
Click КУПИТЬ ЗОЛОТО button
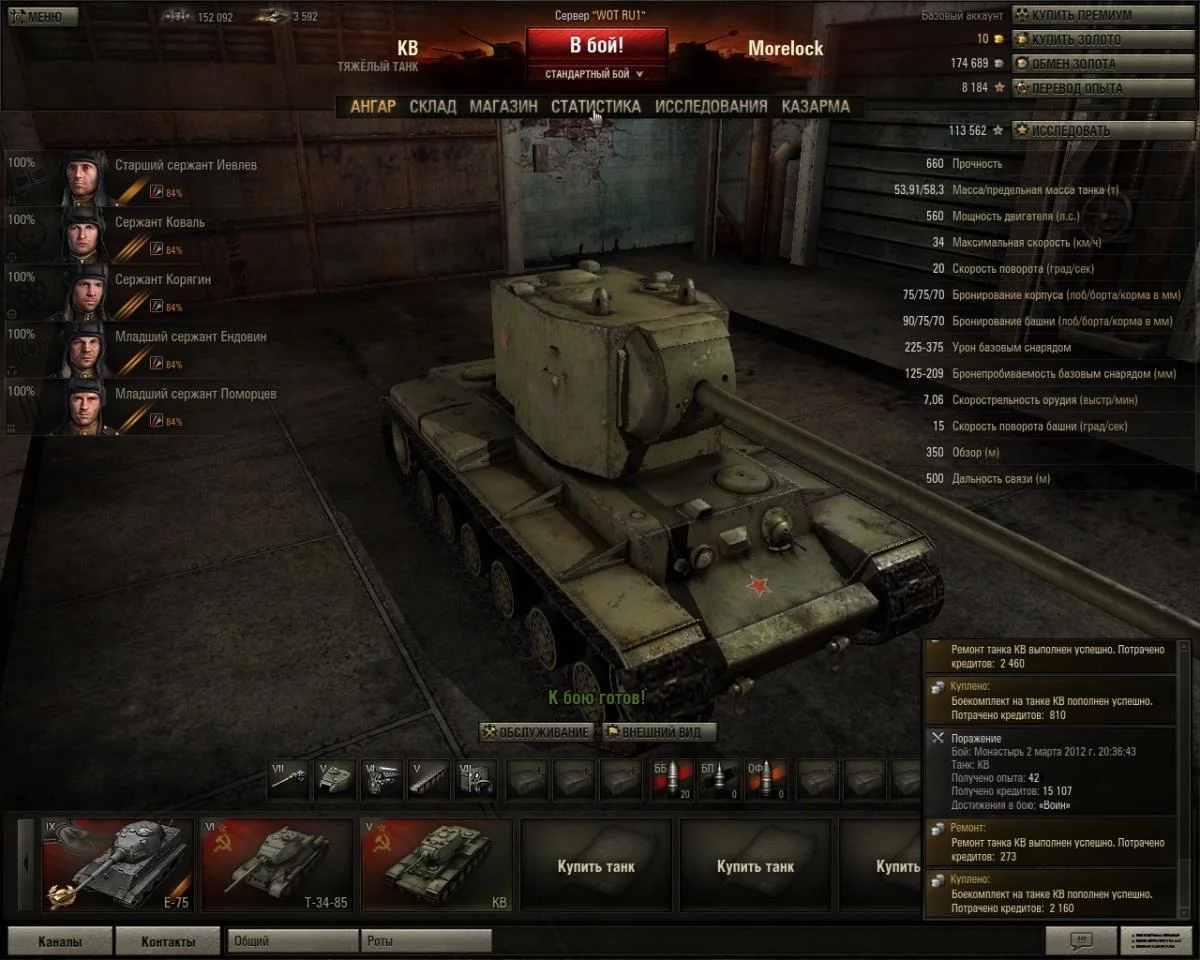coord(1075,40)
